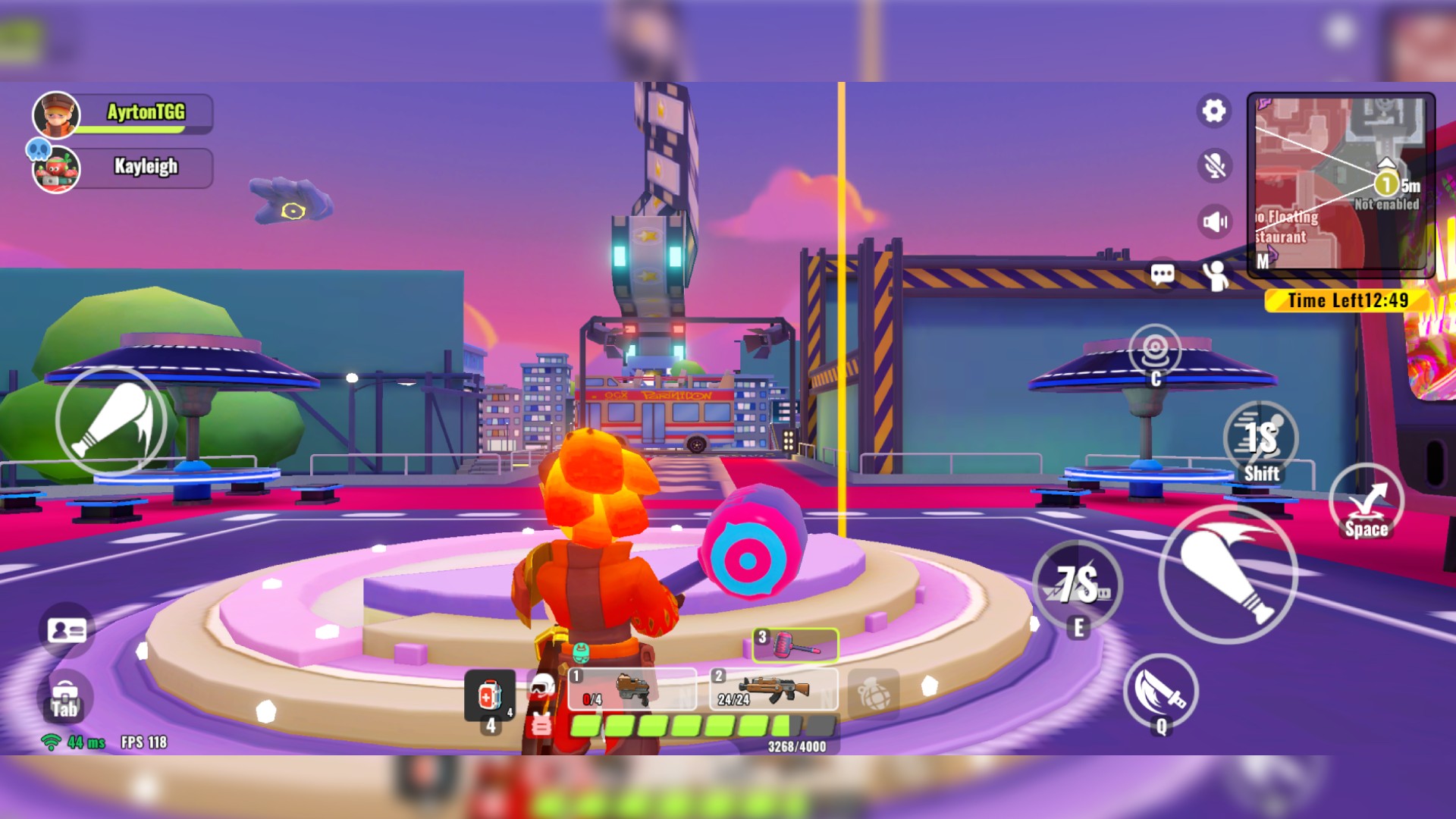Toggle the muted microphone button
Screen dimensions: 1456x819
1214,165
